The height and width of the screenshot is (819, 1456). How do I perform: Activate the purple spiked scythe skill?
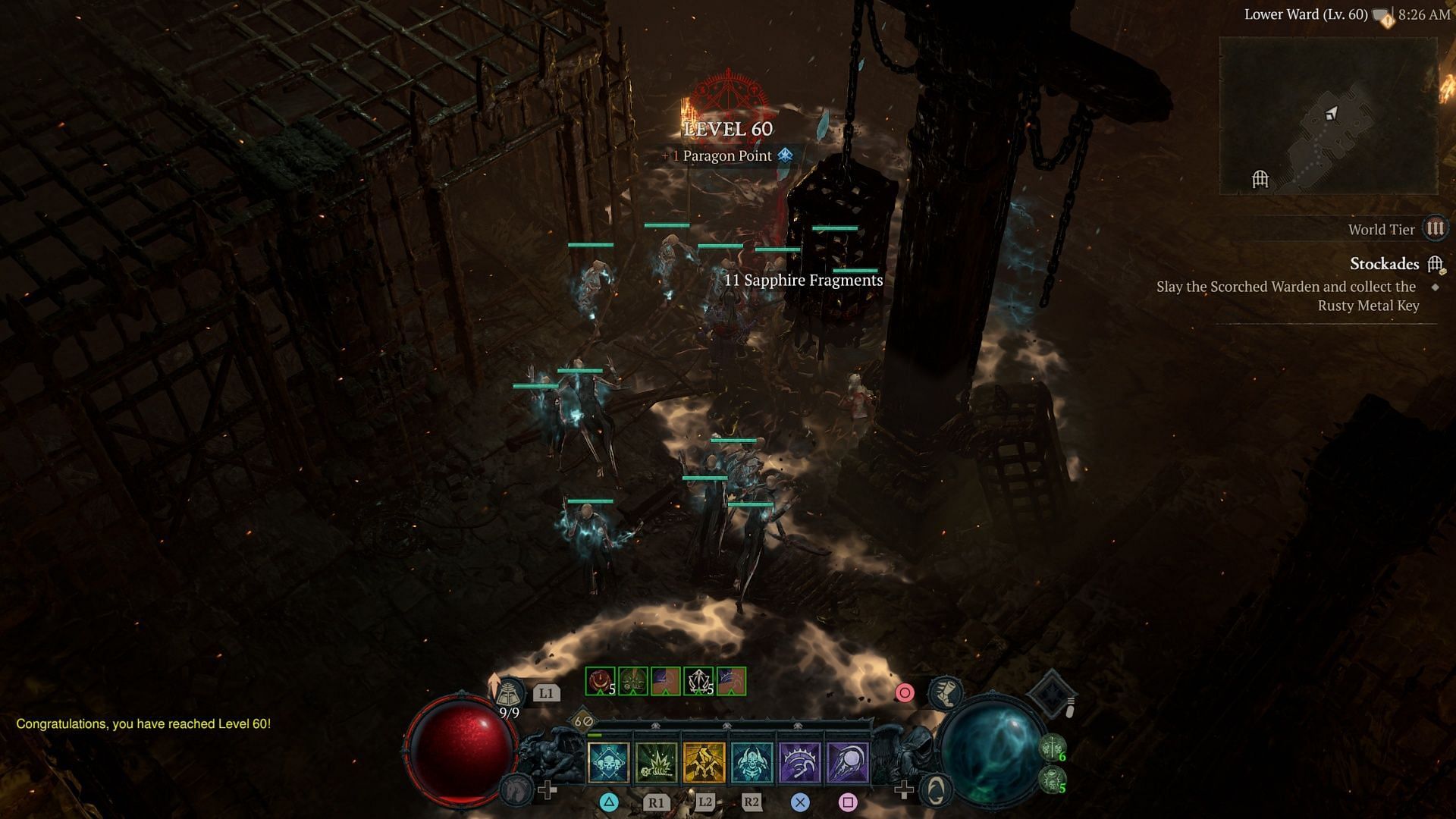point(800,761)
